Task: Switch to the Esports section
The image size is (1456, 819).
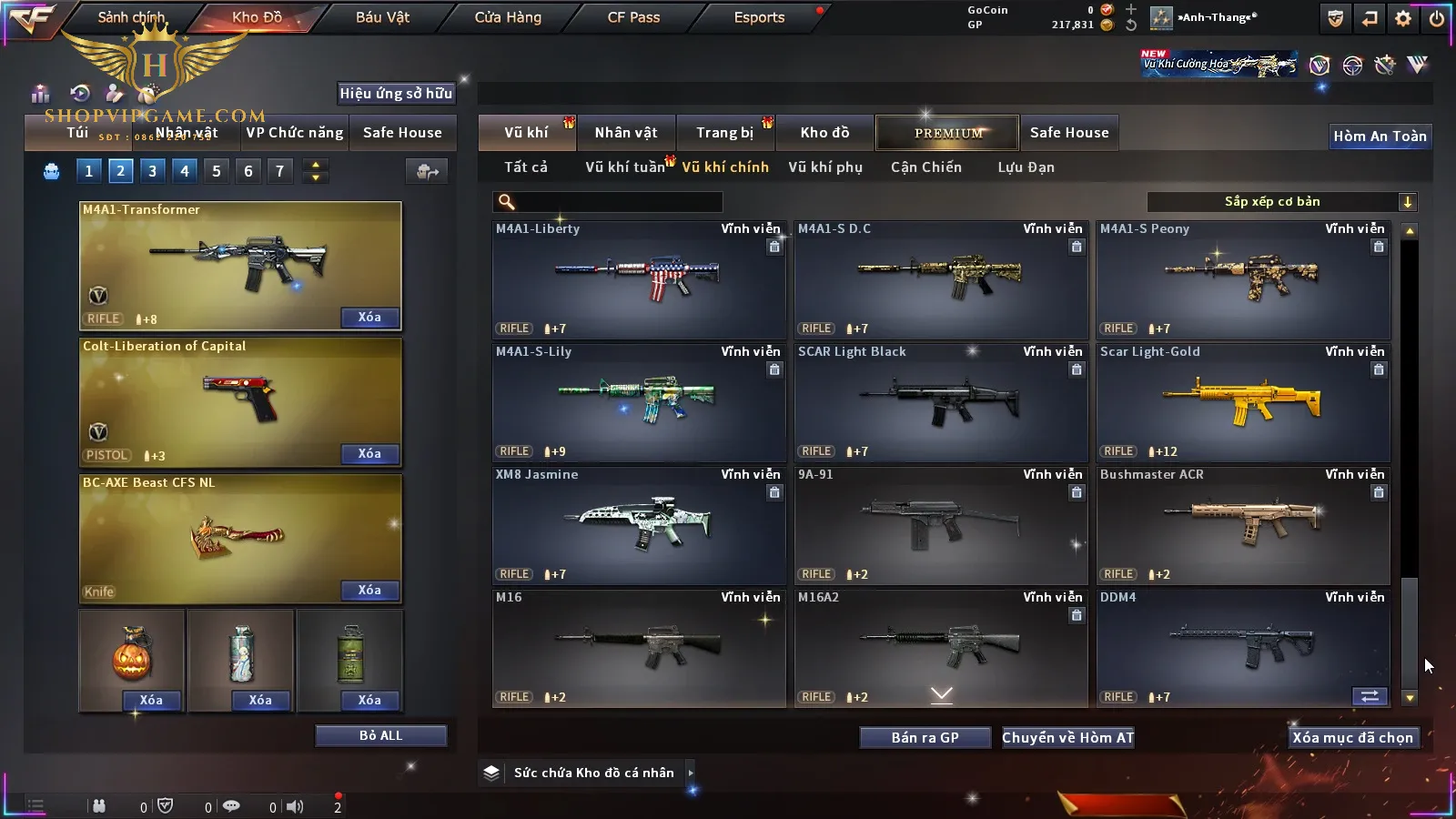Action: (x=759, y=17)
